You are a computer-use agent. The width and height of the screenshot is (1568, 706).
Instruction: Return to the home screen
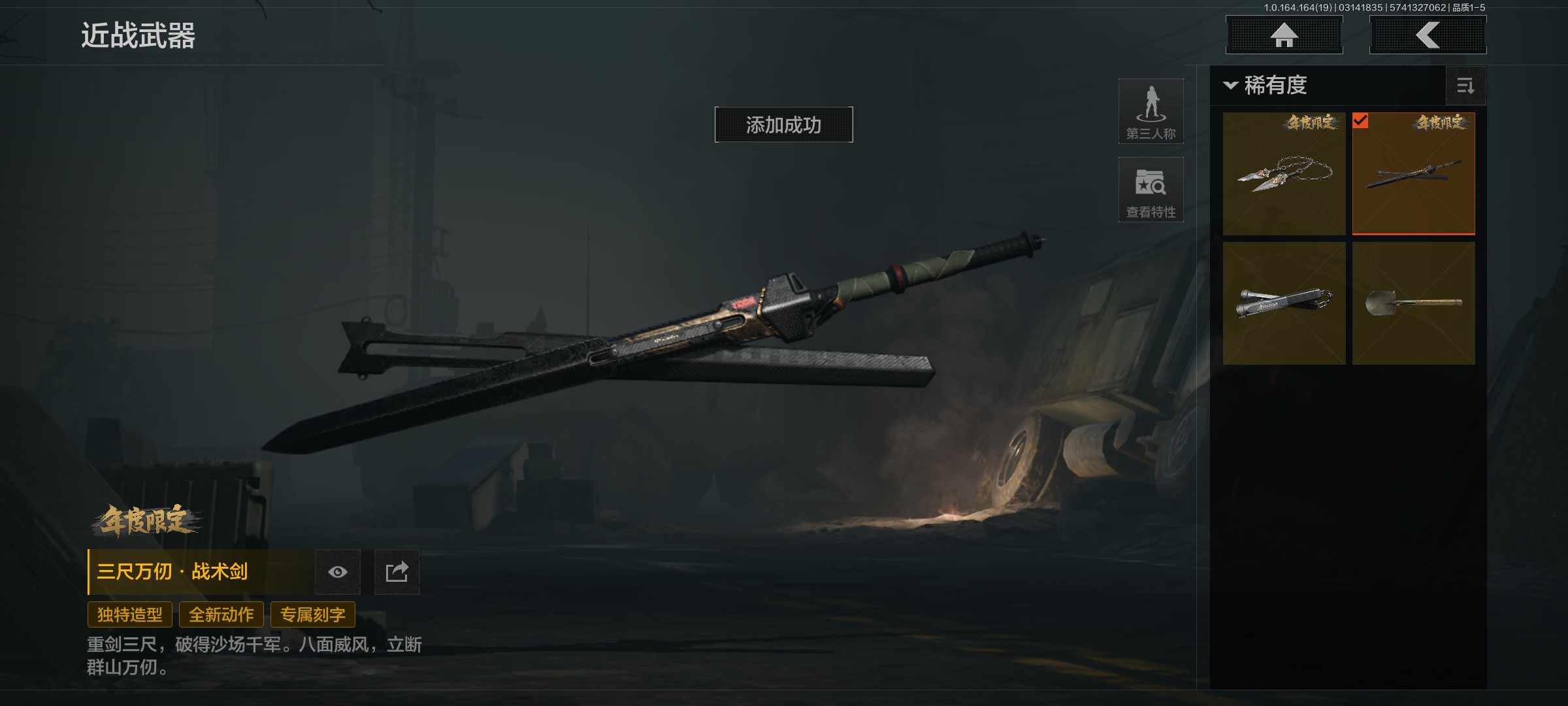(x=1284, y=35)
